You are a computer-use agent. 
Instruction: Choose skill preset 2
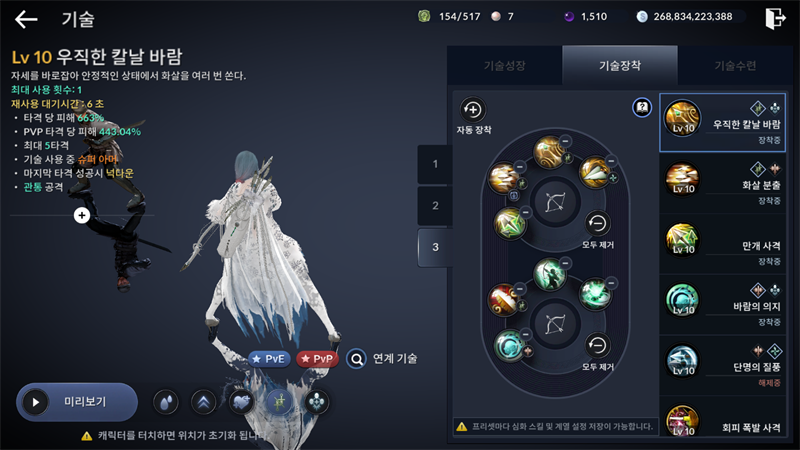435,205
